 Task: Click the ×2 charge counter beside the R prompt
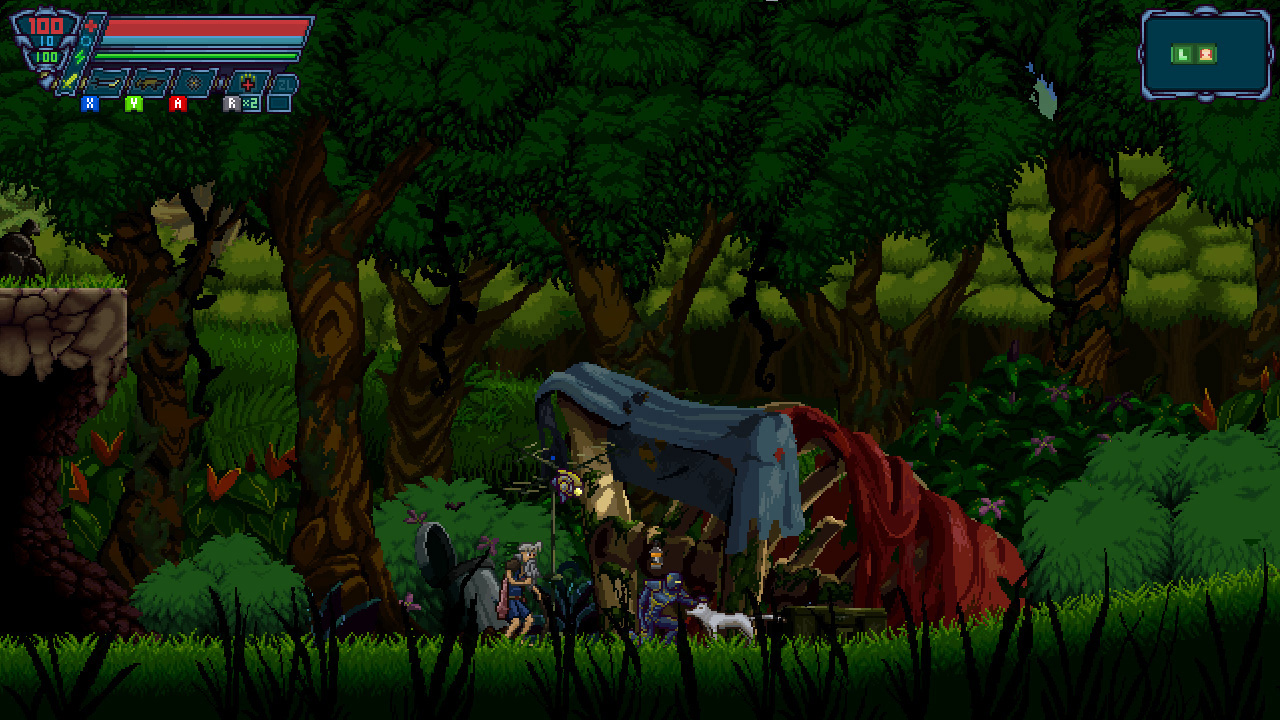point(250,104)
